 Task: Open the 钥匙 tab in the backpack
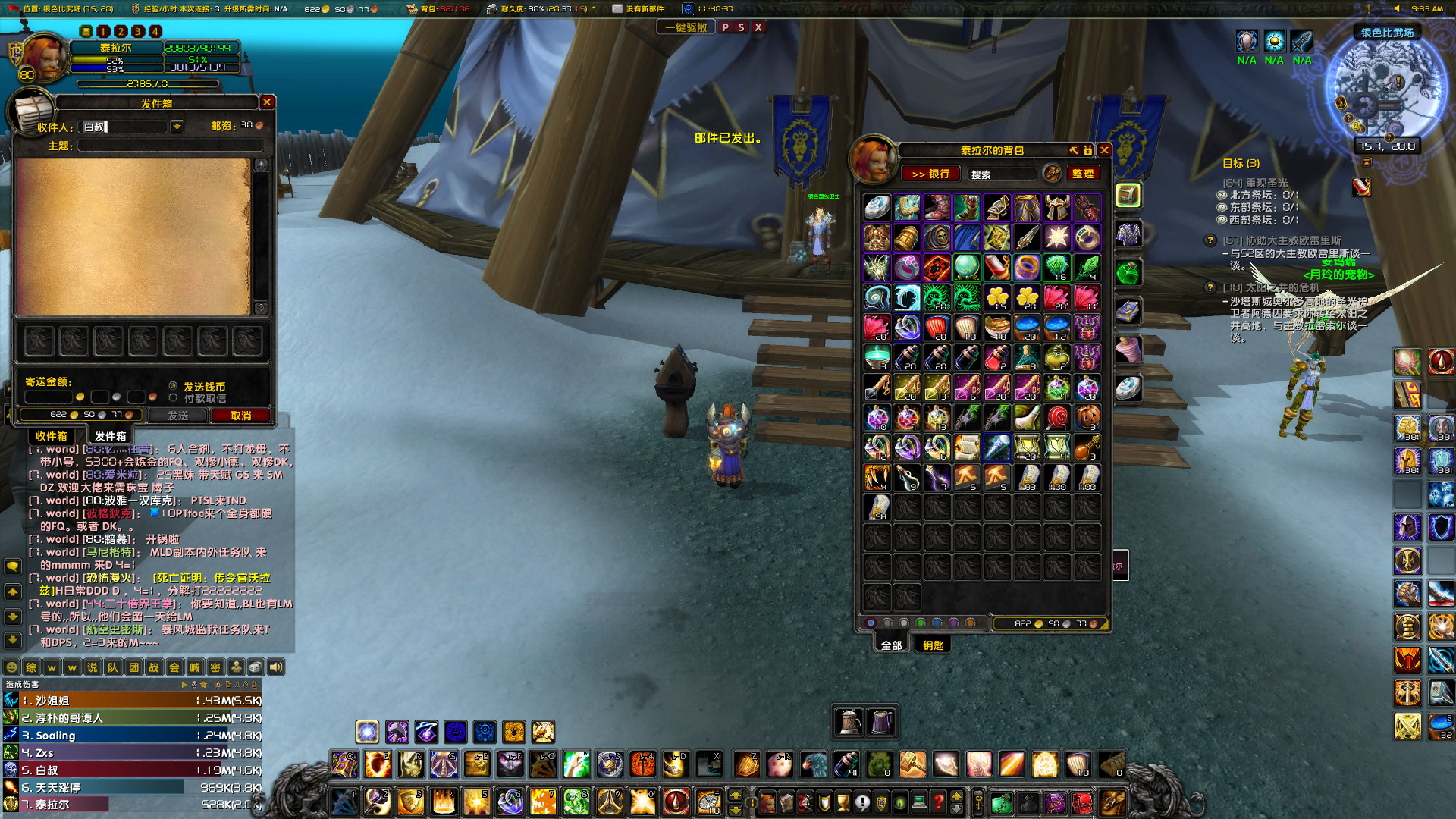(x=934, y=644)
